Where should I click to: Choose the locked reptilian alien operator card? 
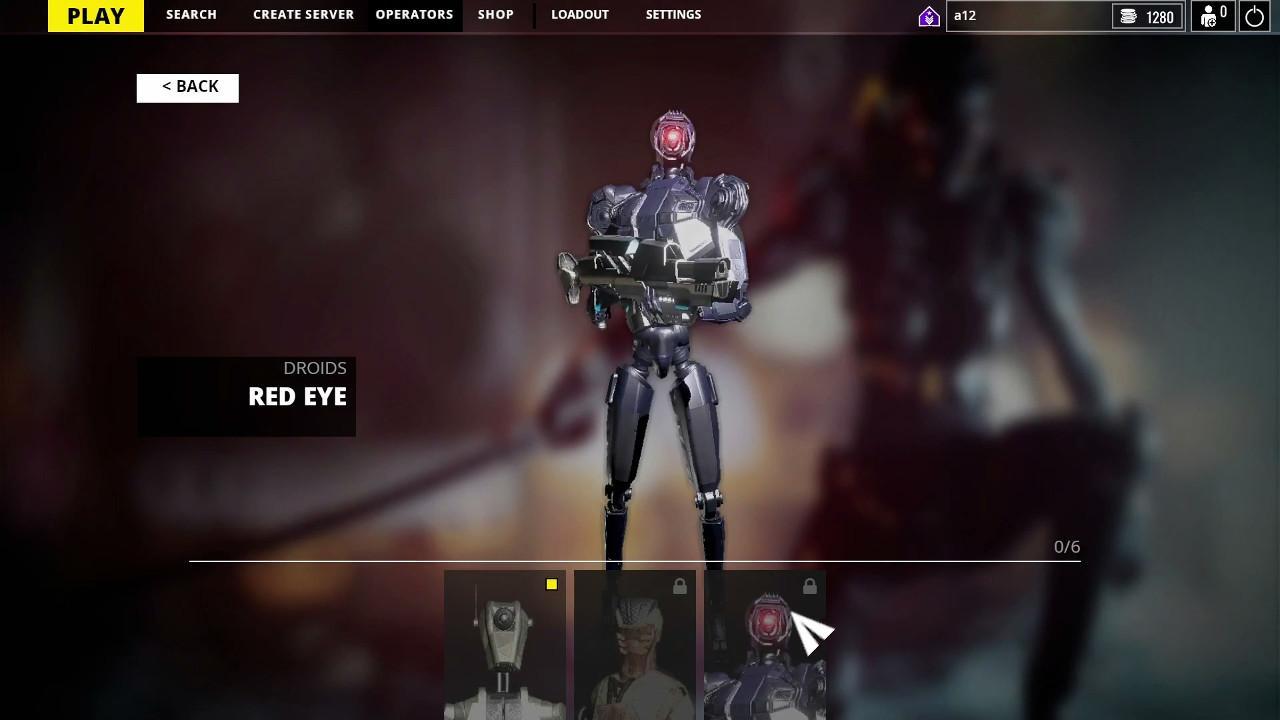pos(635,645)
